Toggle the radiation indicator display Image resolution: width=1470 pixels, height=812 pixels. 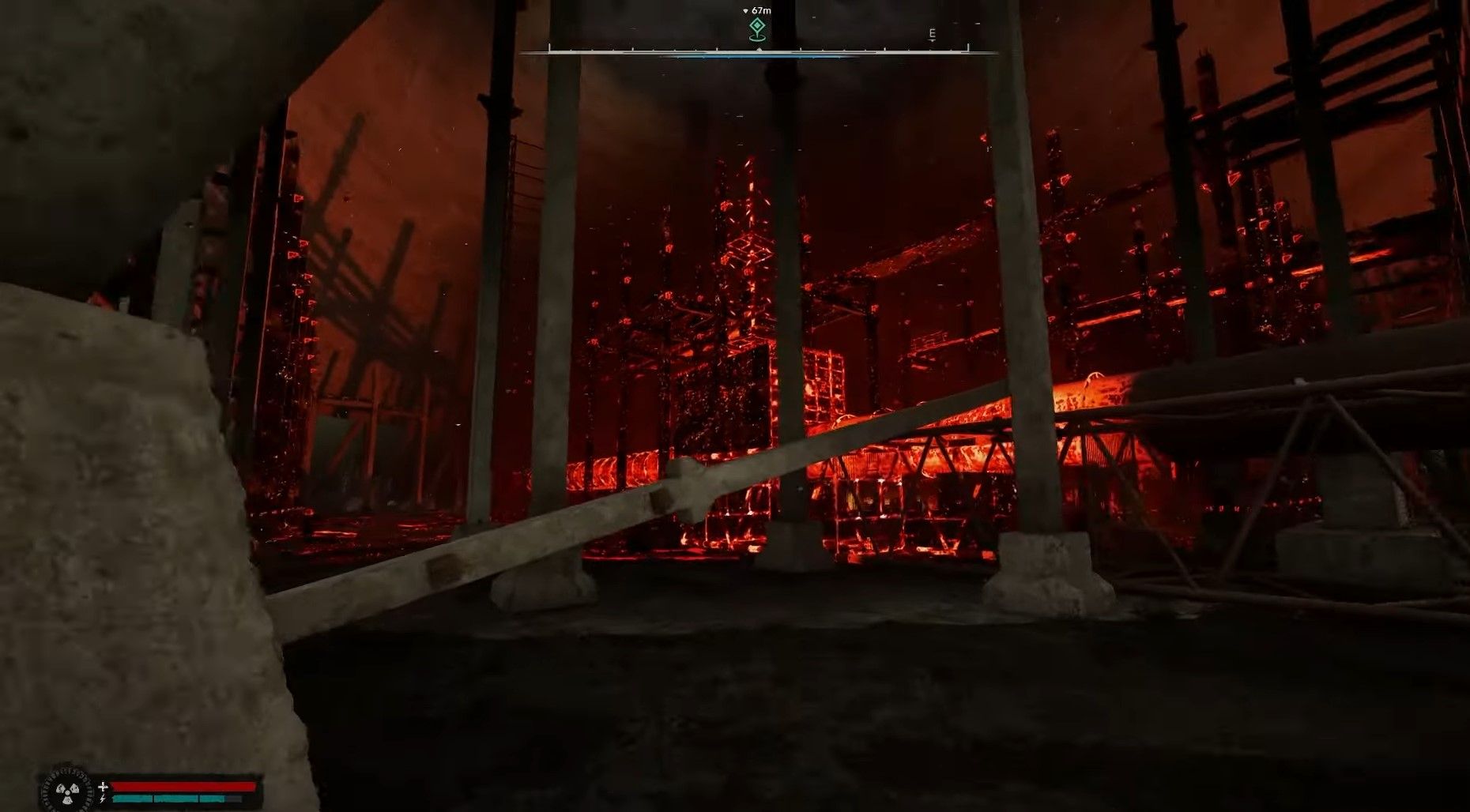(x=68, y=791)
